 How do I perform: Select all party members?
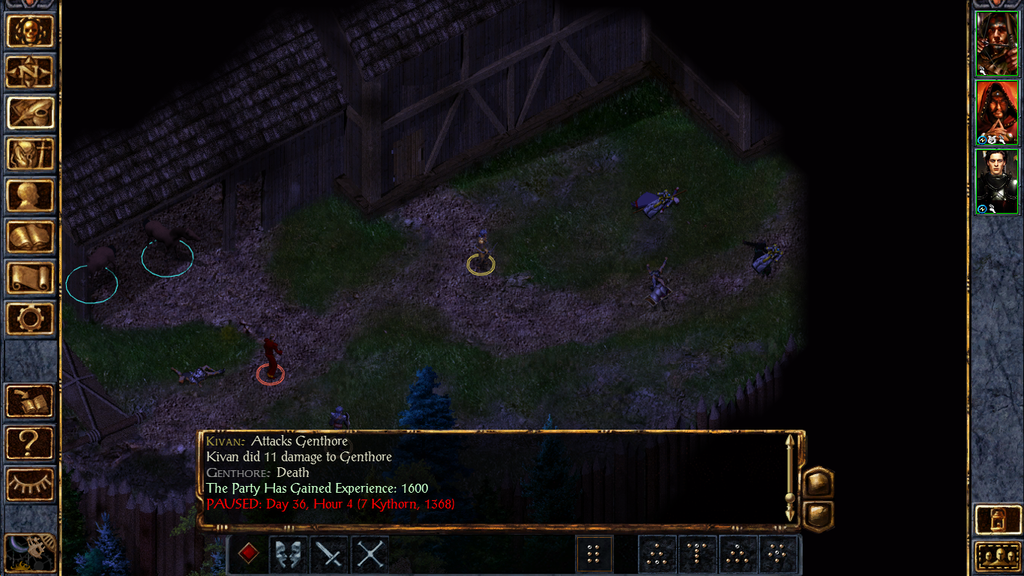997,555
